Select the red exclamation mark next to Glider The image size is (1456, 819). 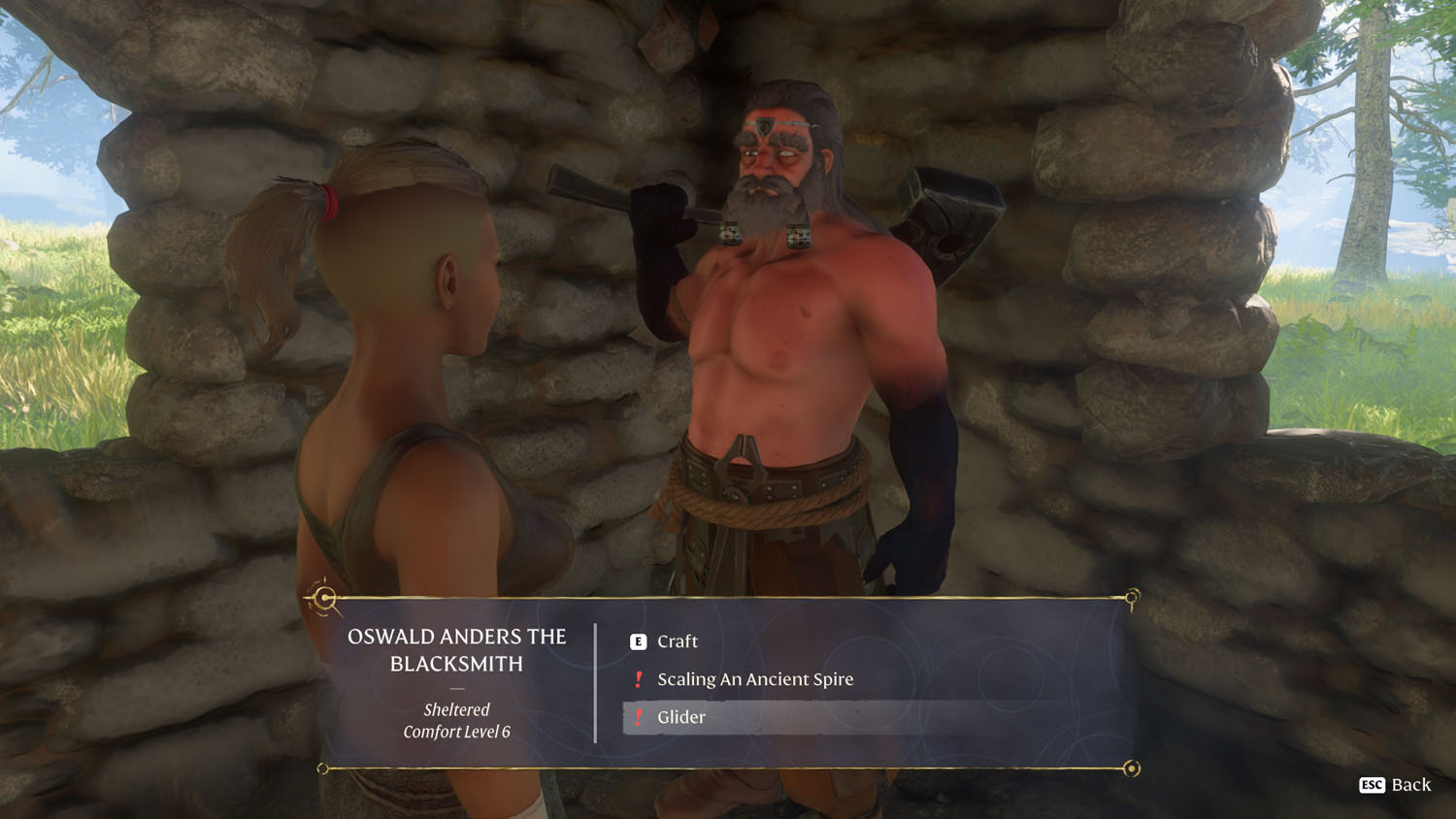(639, 718)
